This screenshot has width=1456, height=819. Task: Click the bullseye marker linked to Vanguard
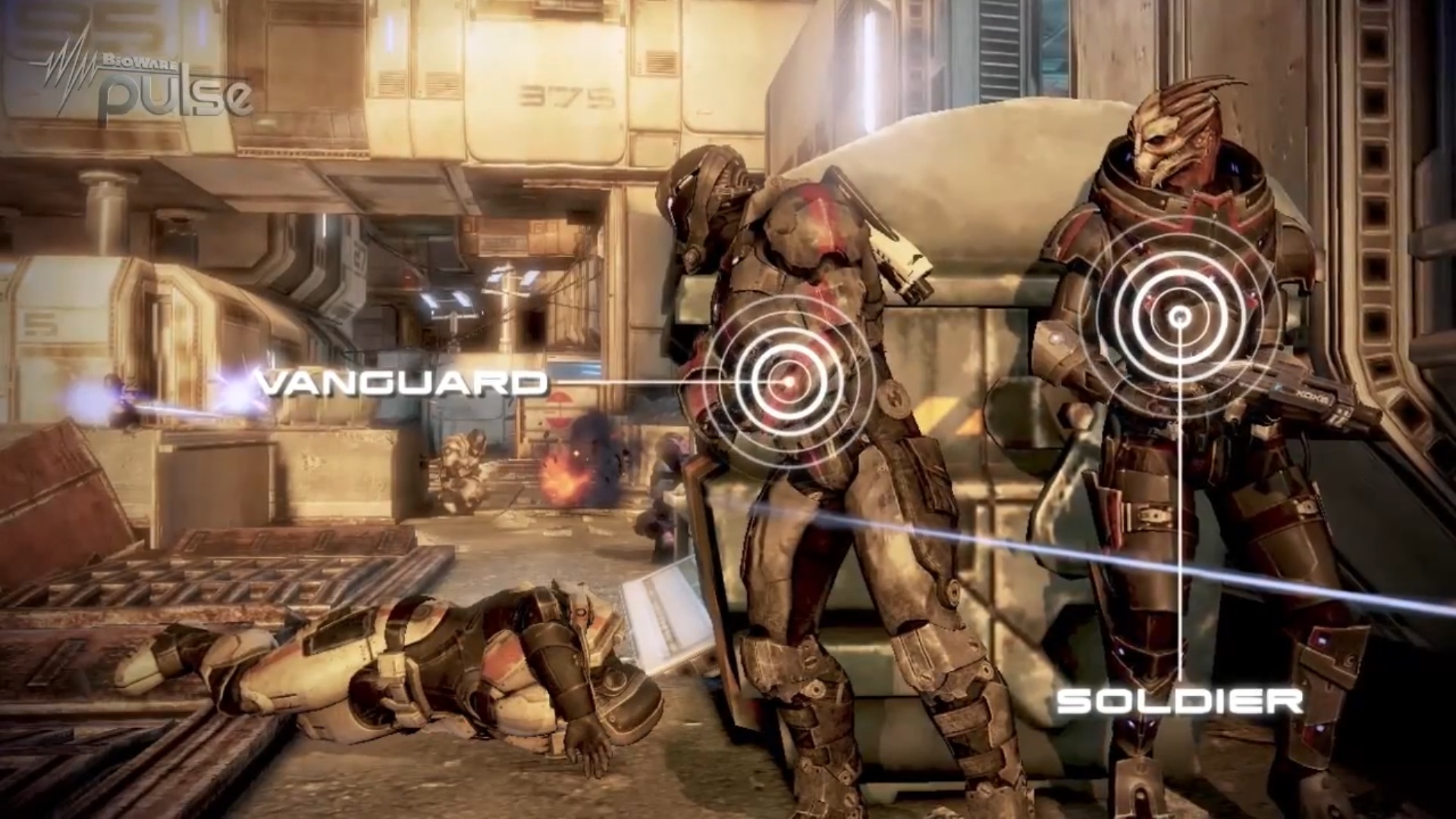(x=786, y=381)
